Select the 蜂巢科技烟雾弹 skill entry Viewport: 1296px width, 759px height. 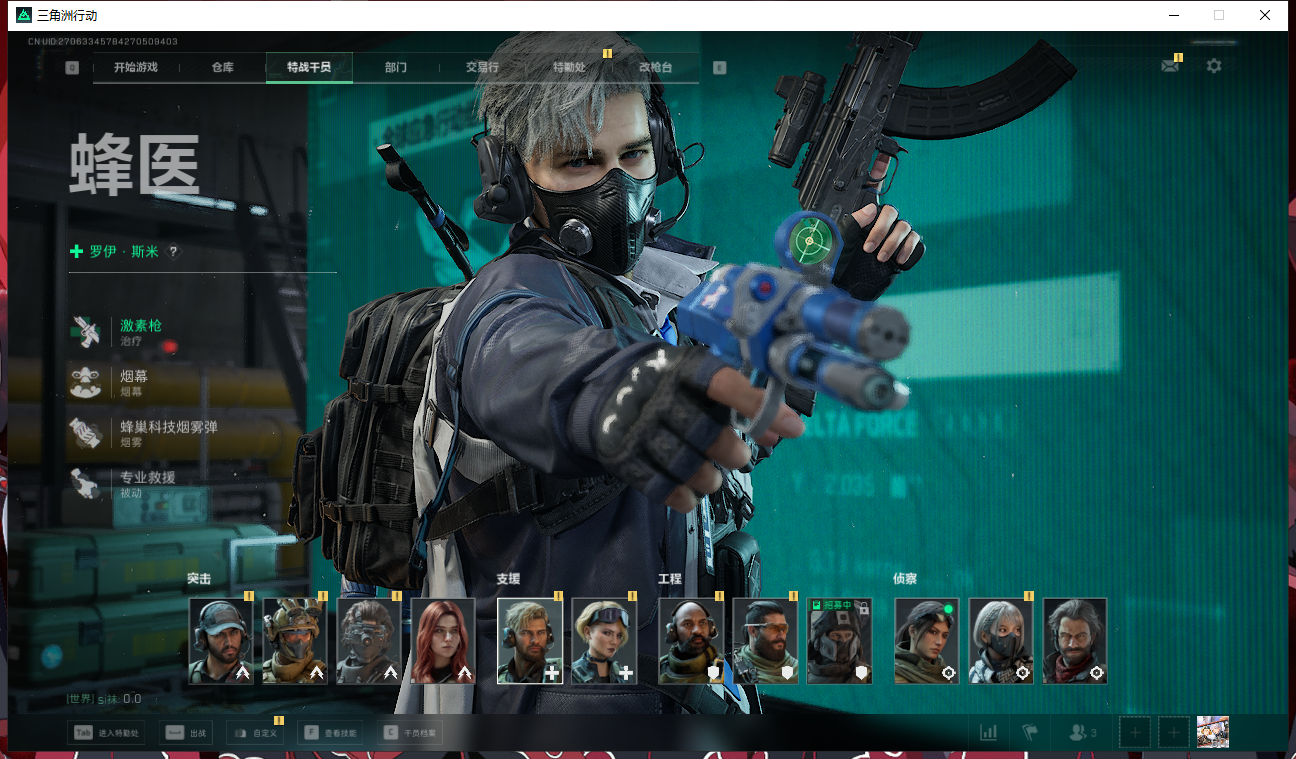tap(168, 432)
